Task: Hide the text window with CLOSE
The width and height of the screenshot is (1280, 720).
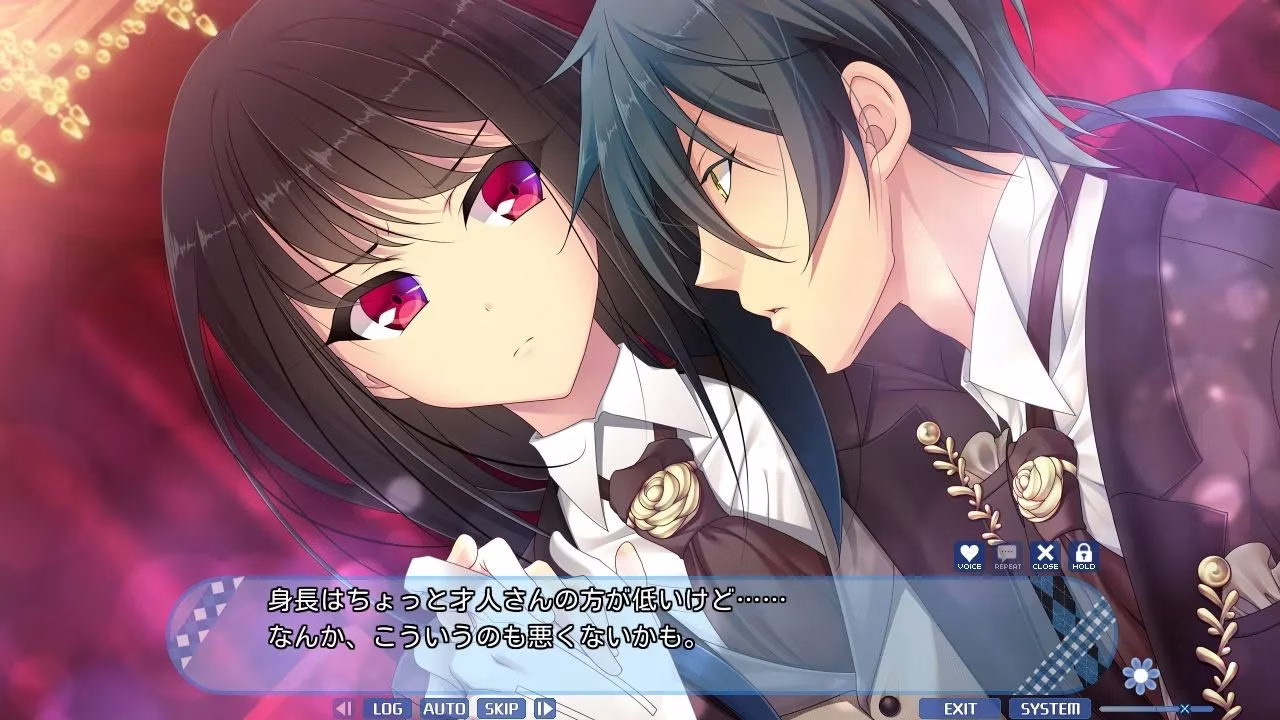Action: click(1045, 556)
